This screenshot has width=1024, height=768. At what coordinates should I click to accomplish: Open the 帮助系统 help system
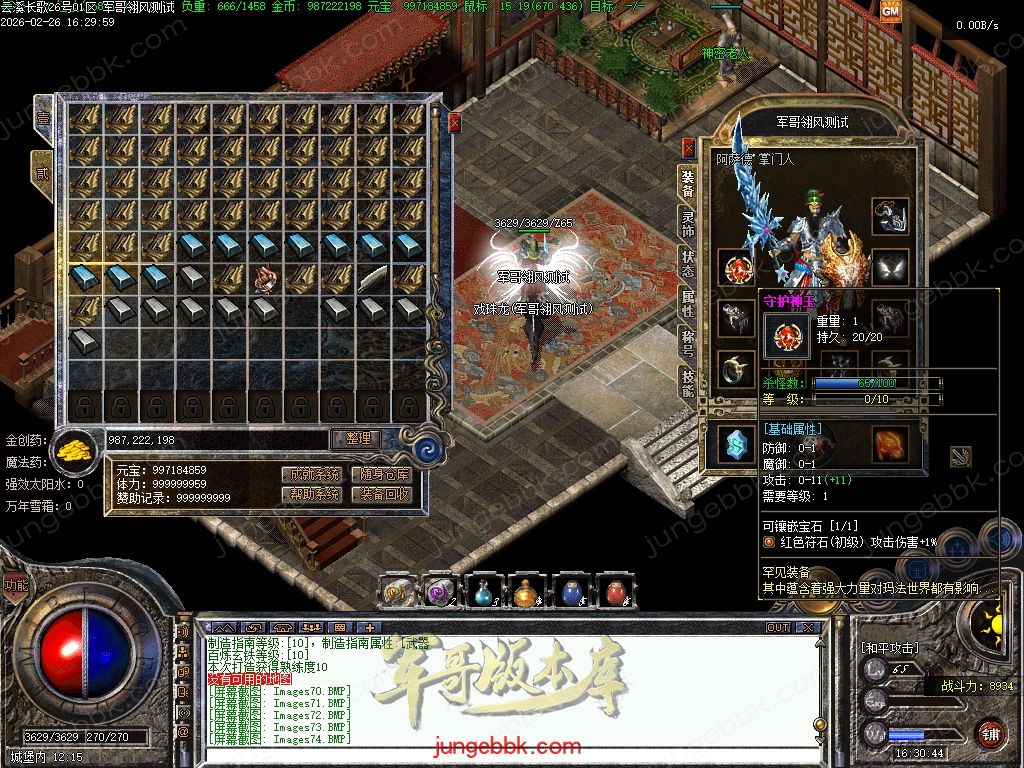pyautogui.click(x=310, y=494)
